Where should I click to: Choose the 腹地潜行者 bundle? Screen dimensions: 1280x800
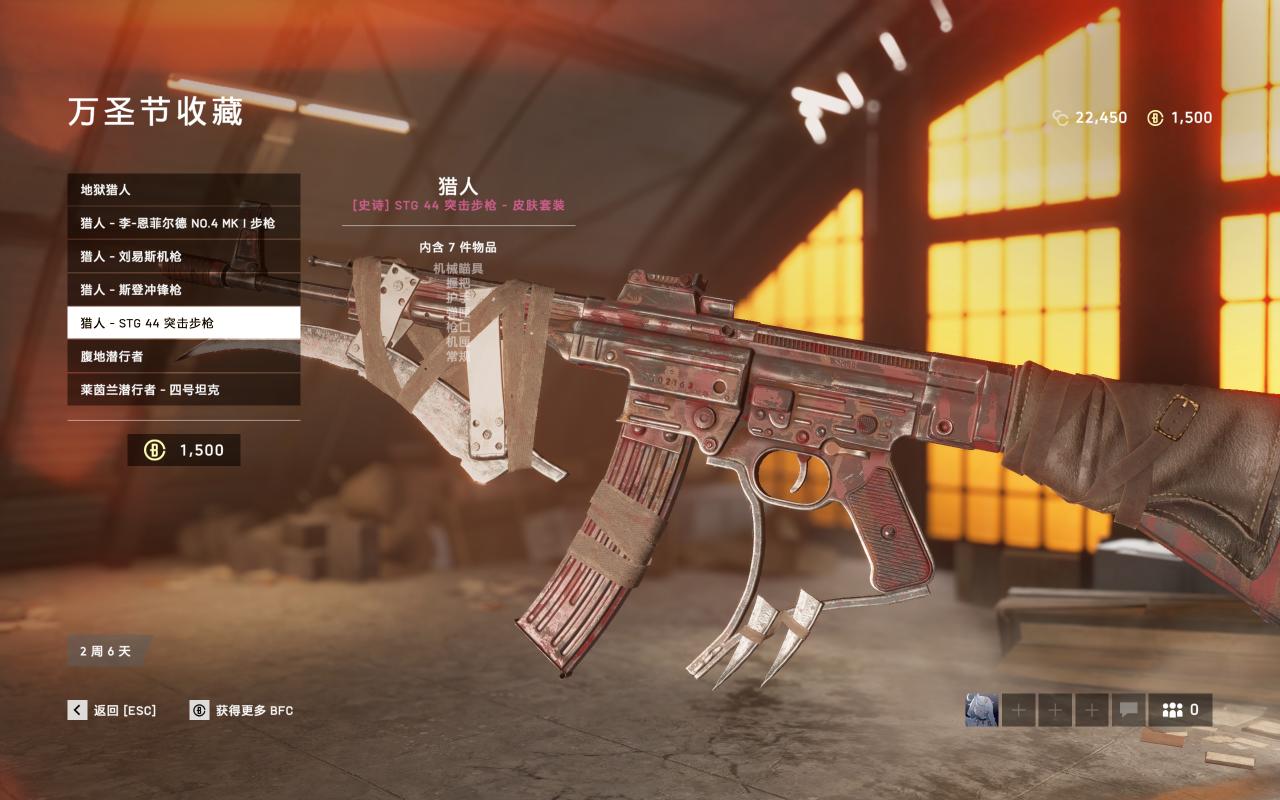[x=183, y=356]
